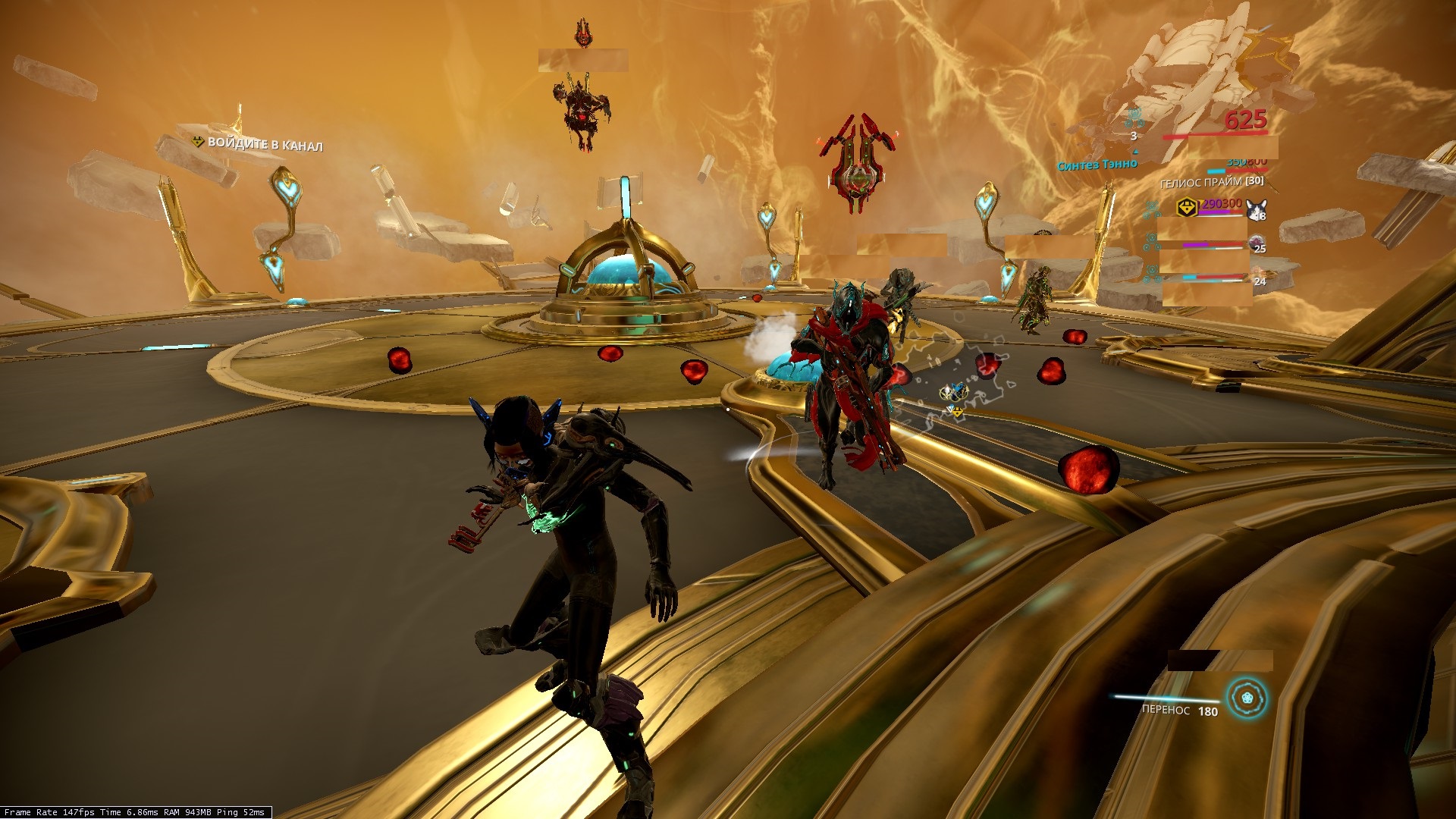Click the yellow hexagon objective marker icon
1456x819 pixels.
(x=1187, y=207)
